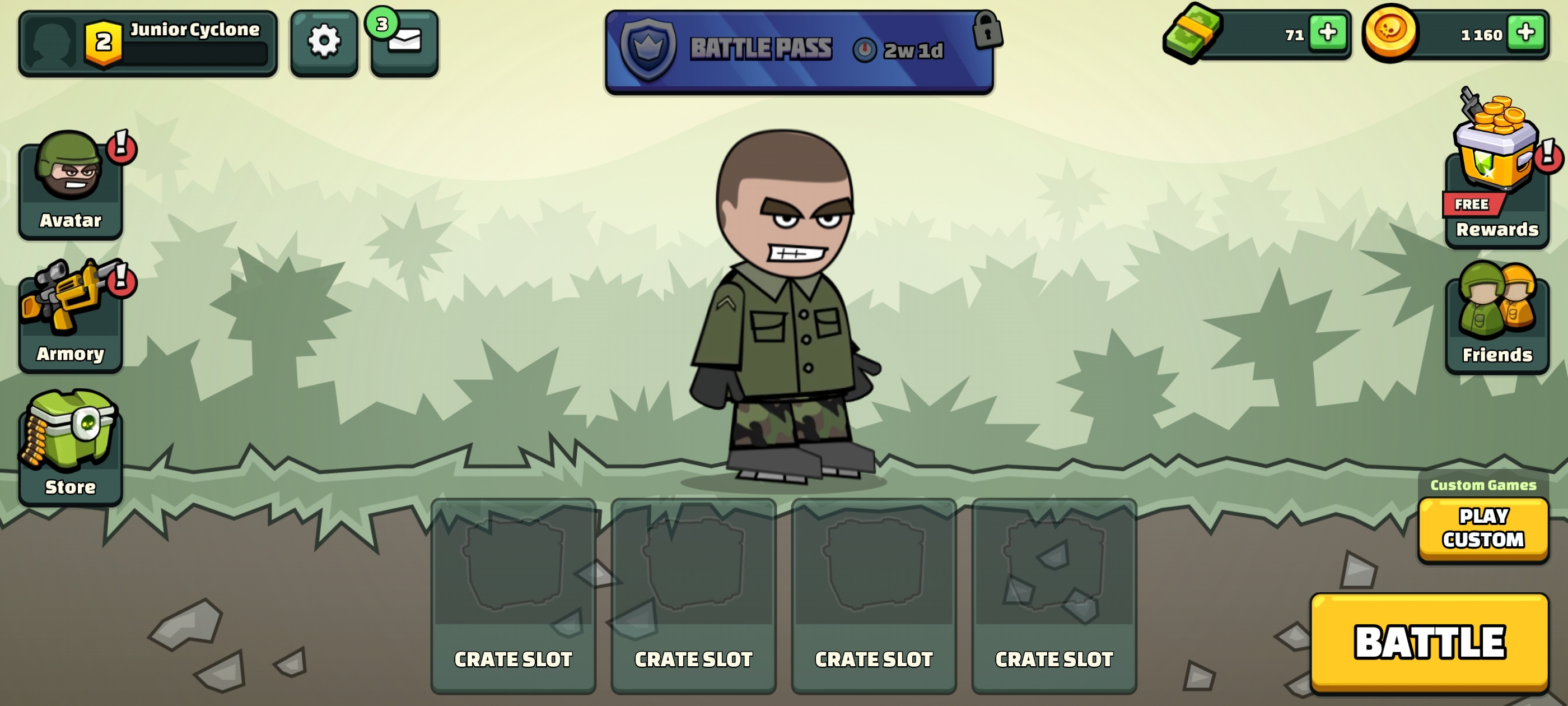Buy more gold coins

coord(1525,33)
